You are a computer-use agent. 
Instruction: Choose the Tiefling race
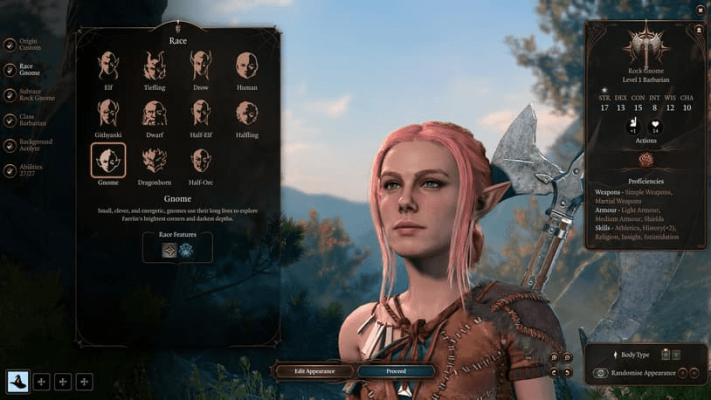[x=154, y=66]
